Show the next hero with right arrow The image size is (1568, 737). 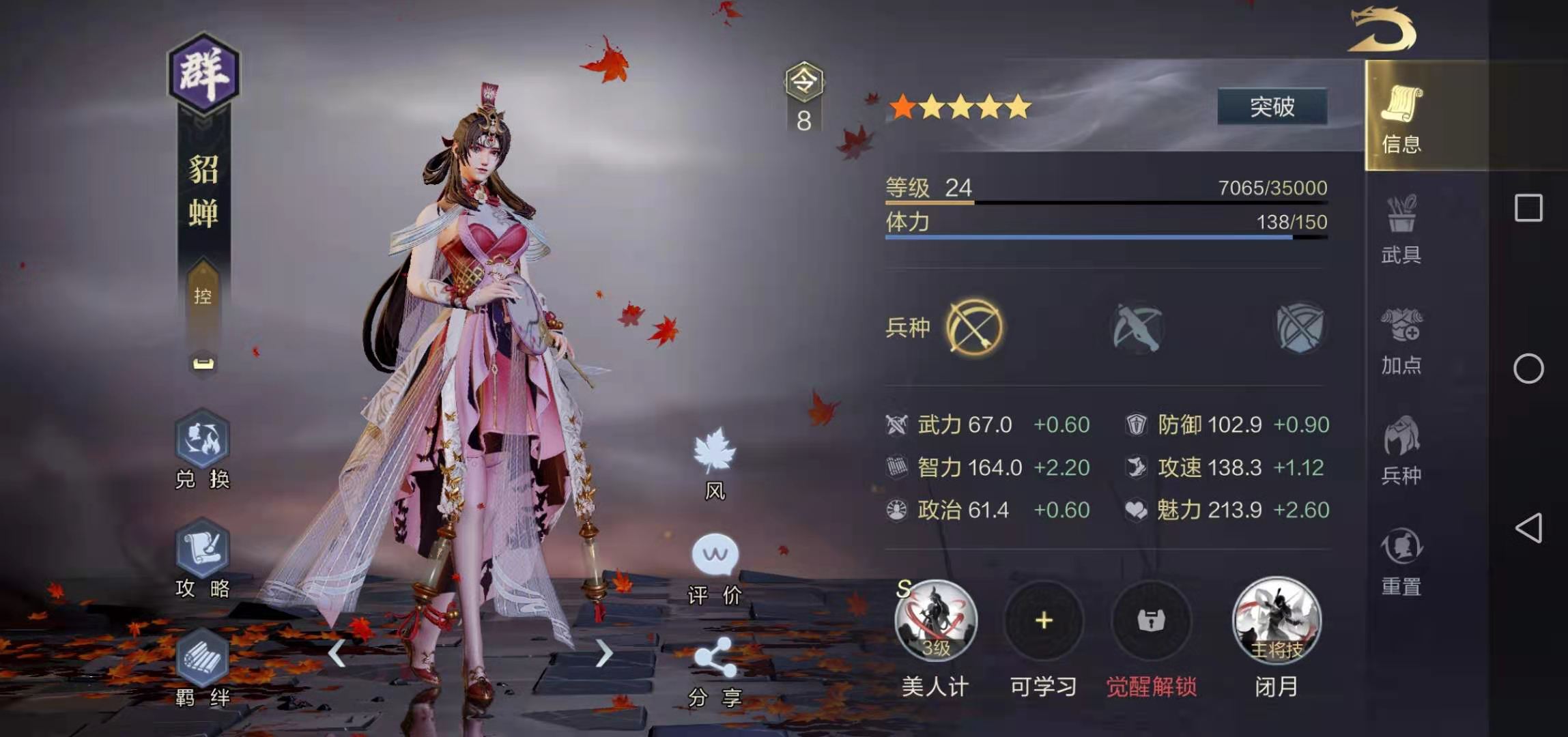pyautogui.click(x=603, y=653)
